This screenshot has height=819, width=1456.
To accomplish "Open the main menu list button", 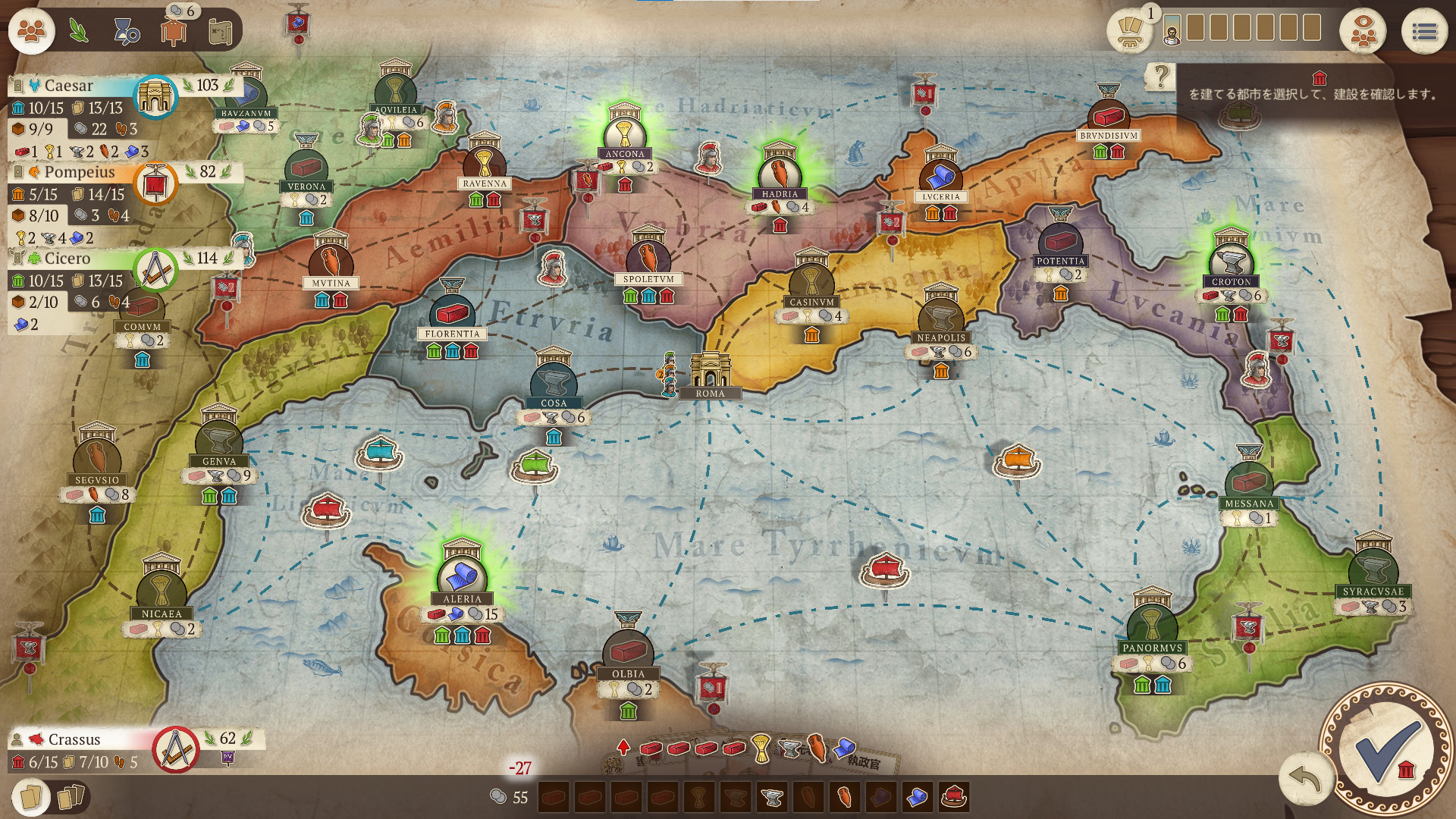I will 1424,32.
